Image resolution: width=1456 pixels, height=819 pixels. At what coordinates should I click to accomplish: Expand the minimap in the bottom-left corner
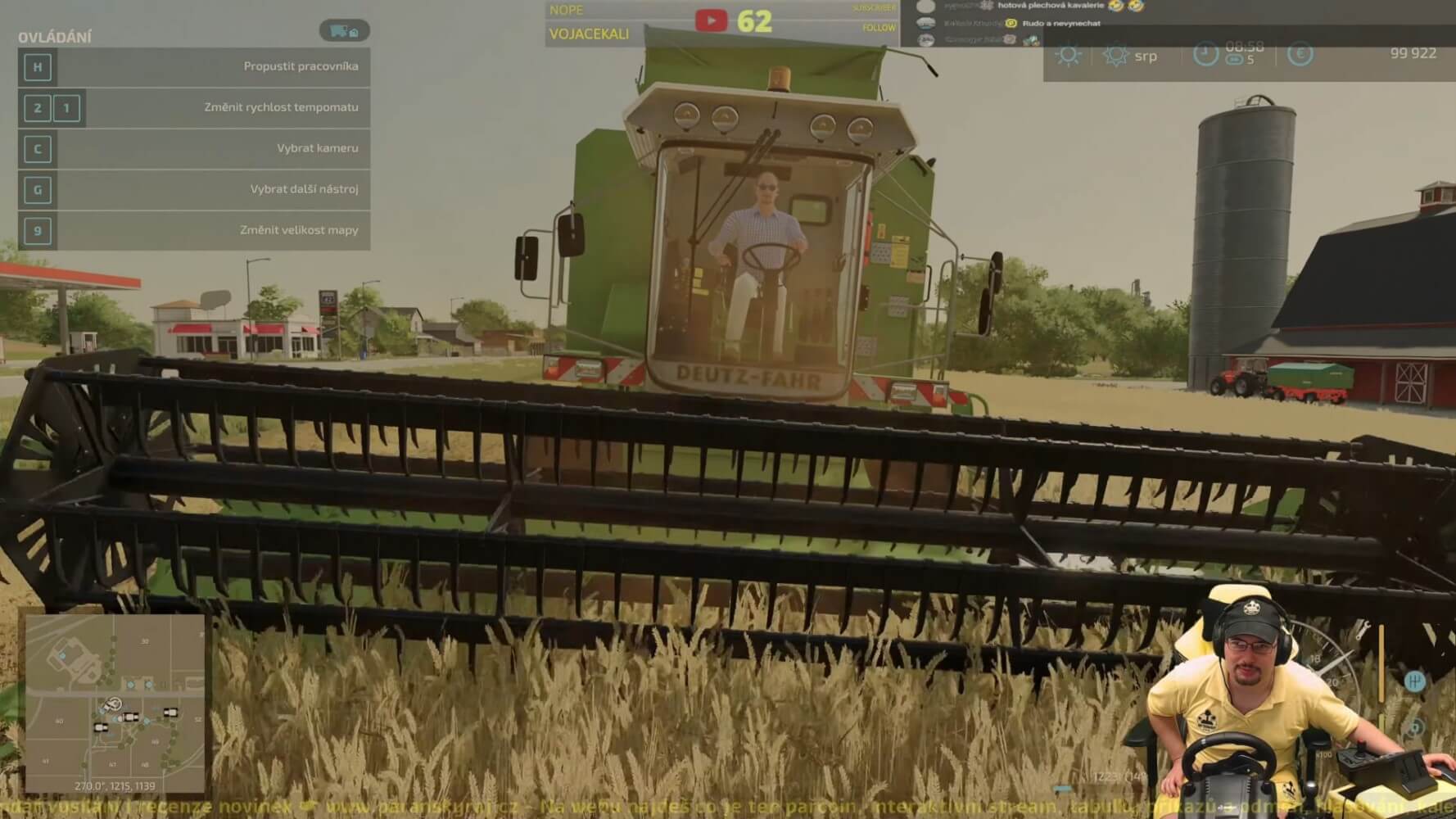[115, 704]
